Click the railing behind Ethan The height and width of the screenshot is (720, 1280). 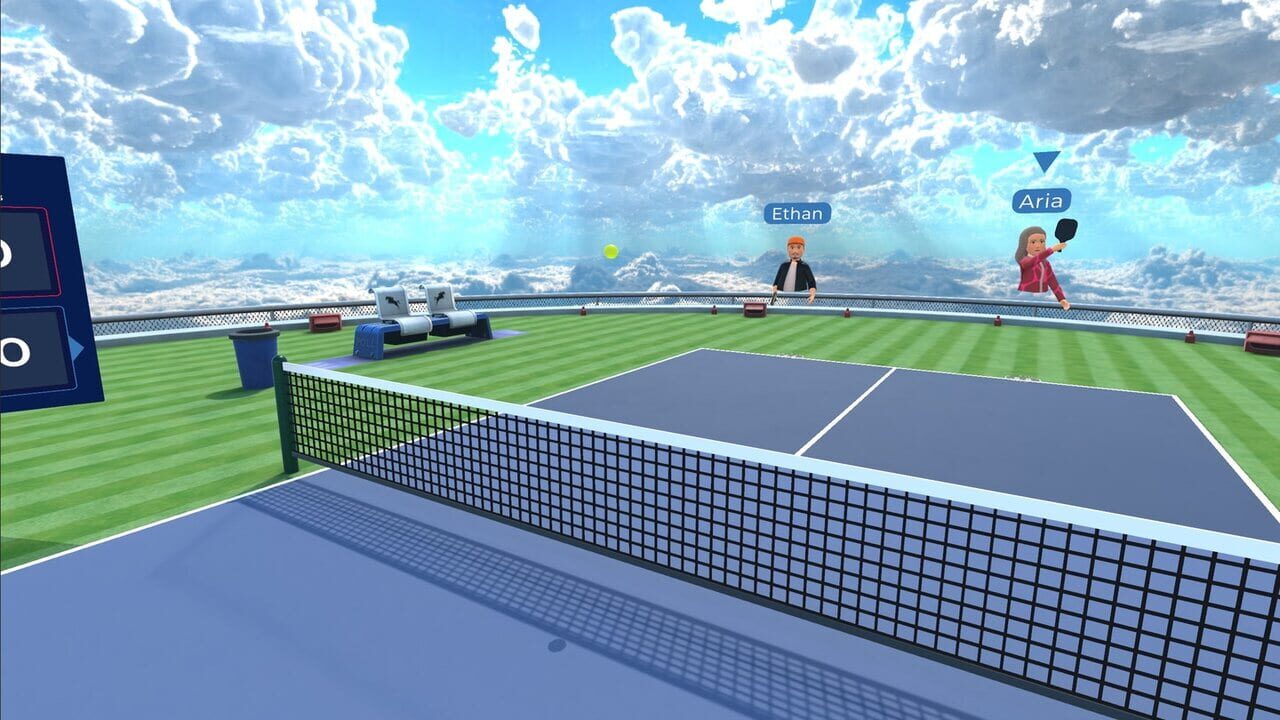(x=880, y=300)
